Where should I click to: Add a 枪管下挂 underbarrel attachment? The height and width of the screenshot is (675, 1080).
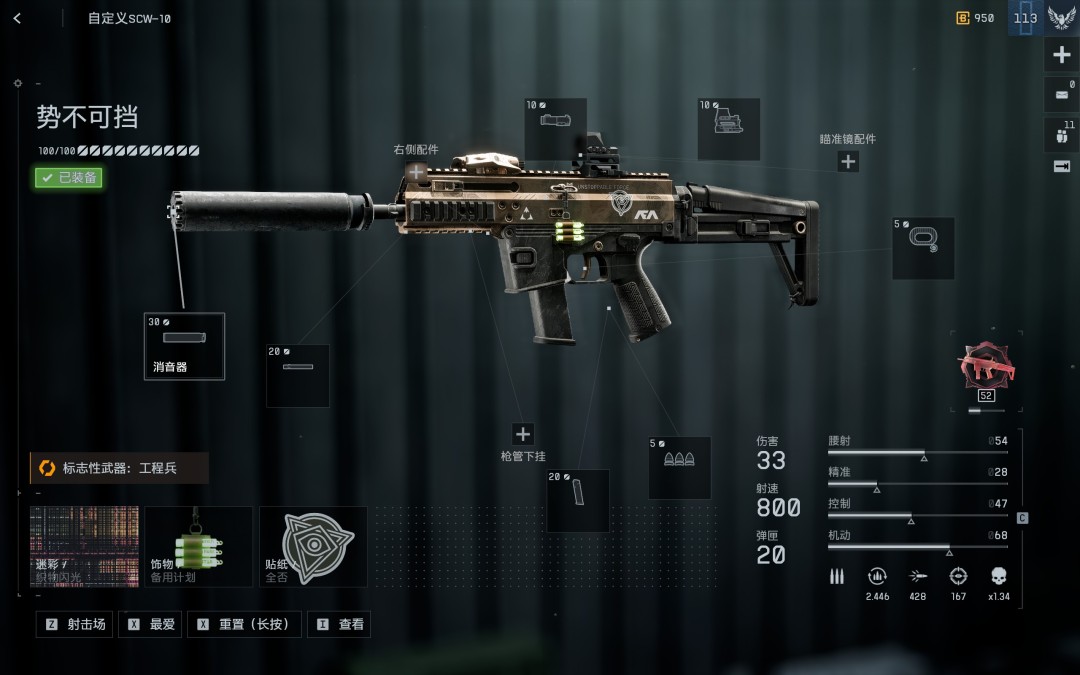523,434
